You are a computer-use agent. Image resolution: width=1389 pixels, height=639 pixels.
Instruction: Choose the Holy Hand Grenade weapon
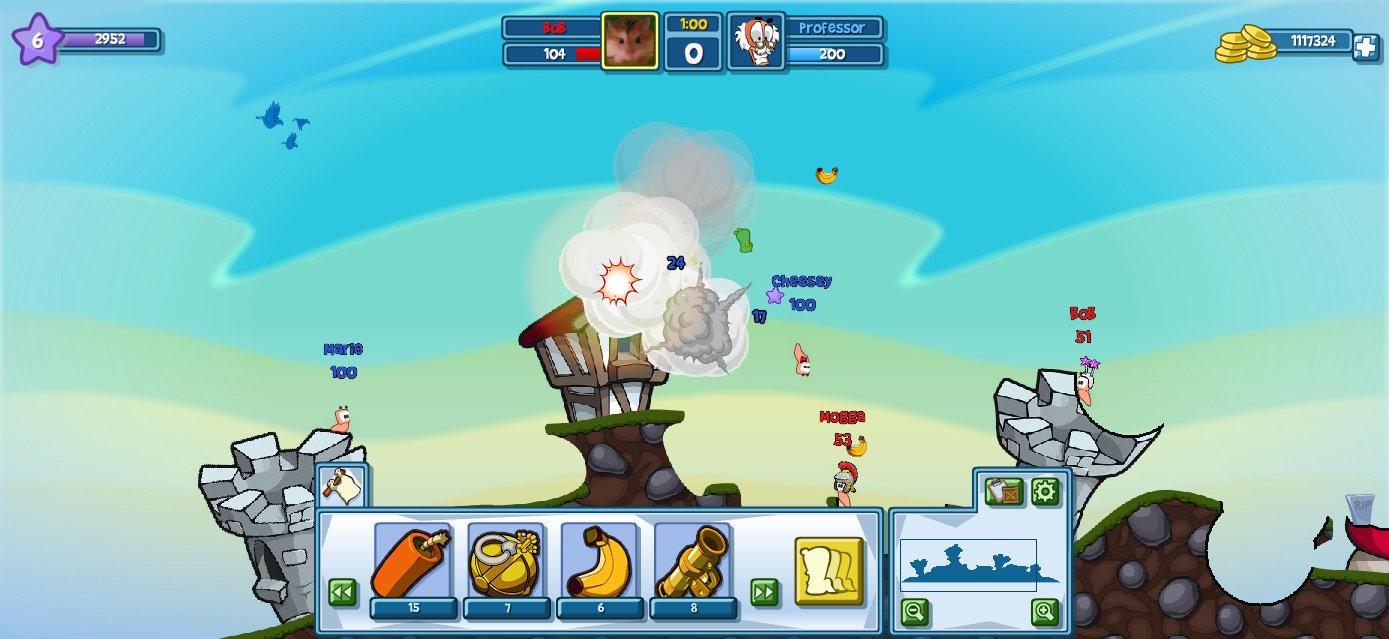tap(506, 562)
